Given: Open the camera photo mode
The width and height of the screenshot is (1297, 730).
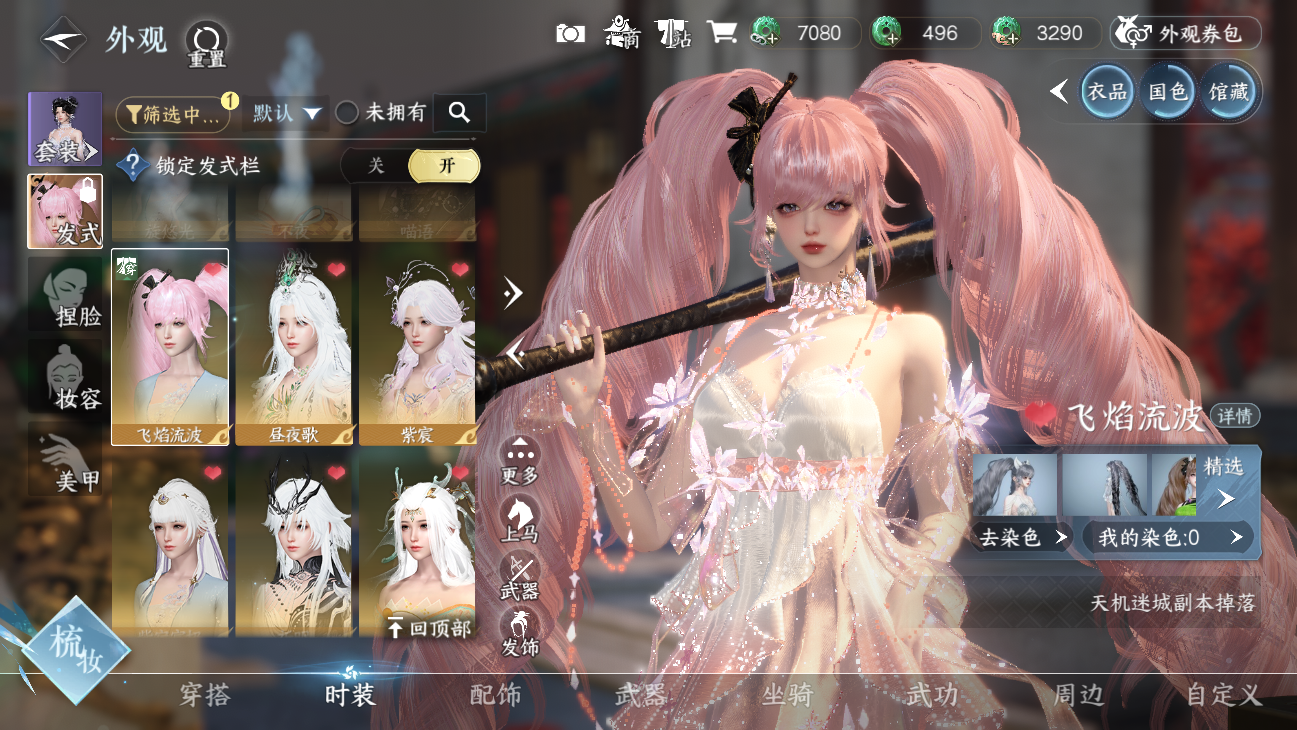Looking at the screenshot, I should tap(570, 33).
